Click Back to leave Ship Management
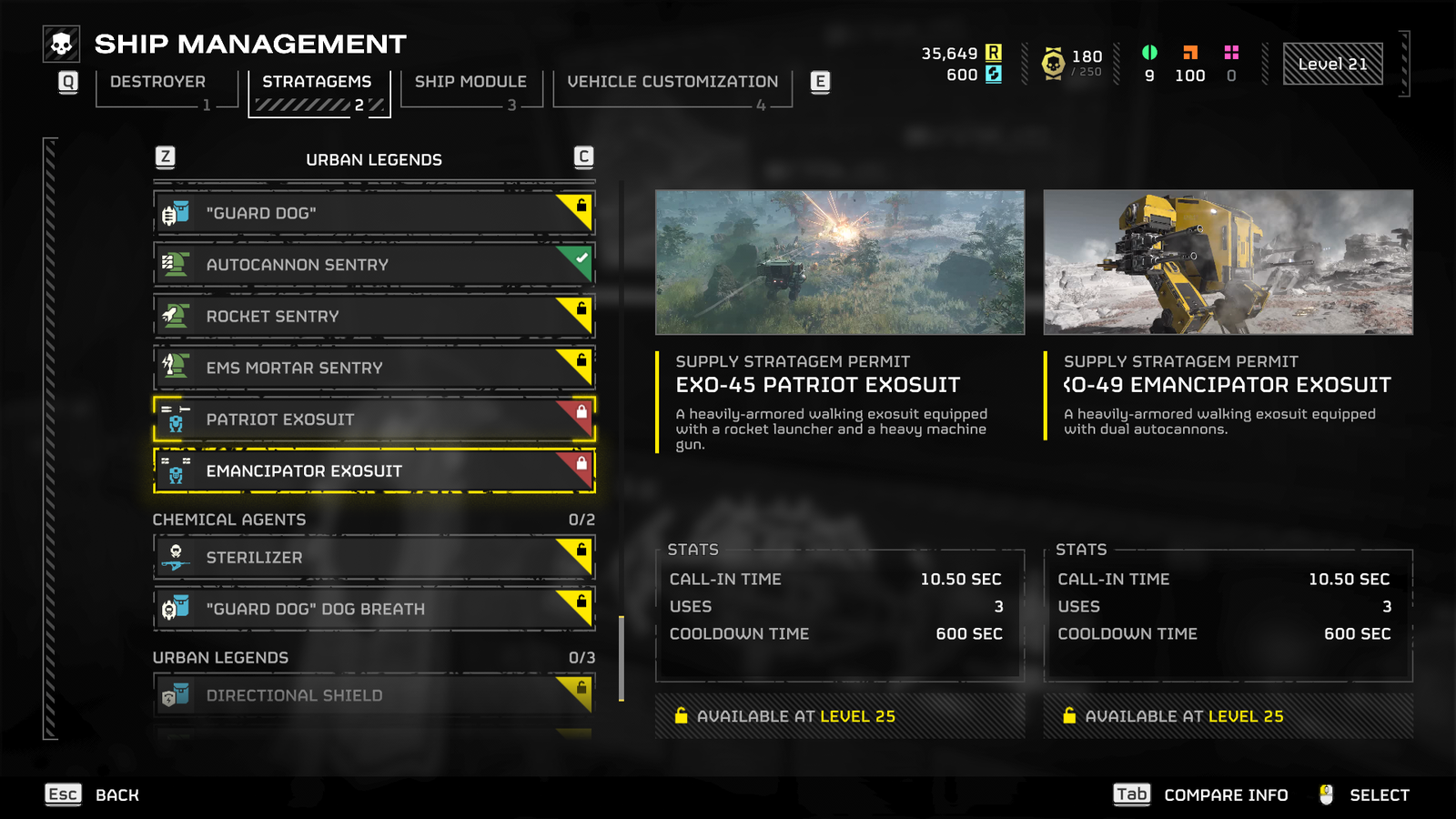 click(x=93, y=794)
